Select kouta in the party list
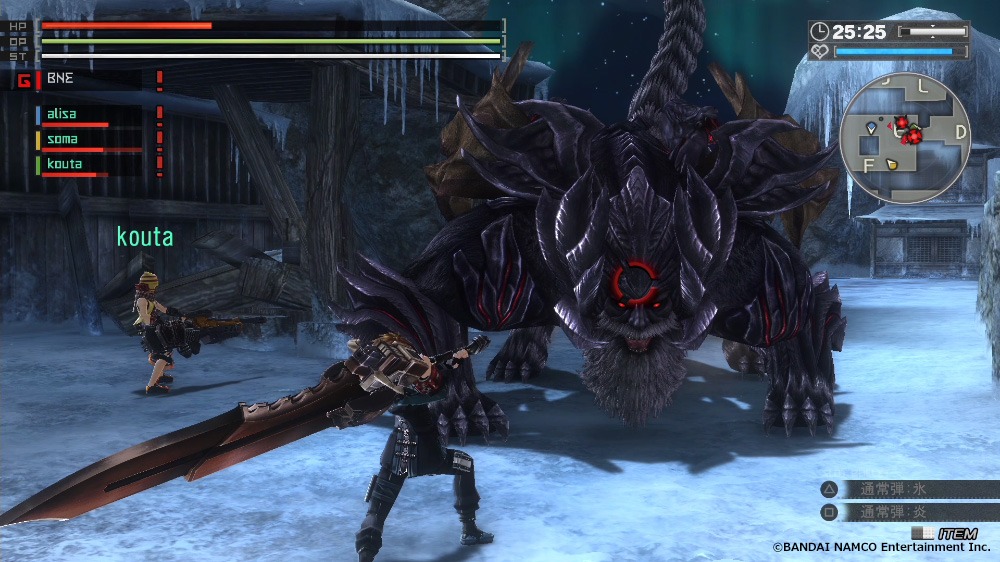Screen dimensions: 1000x562 64,163
